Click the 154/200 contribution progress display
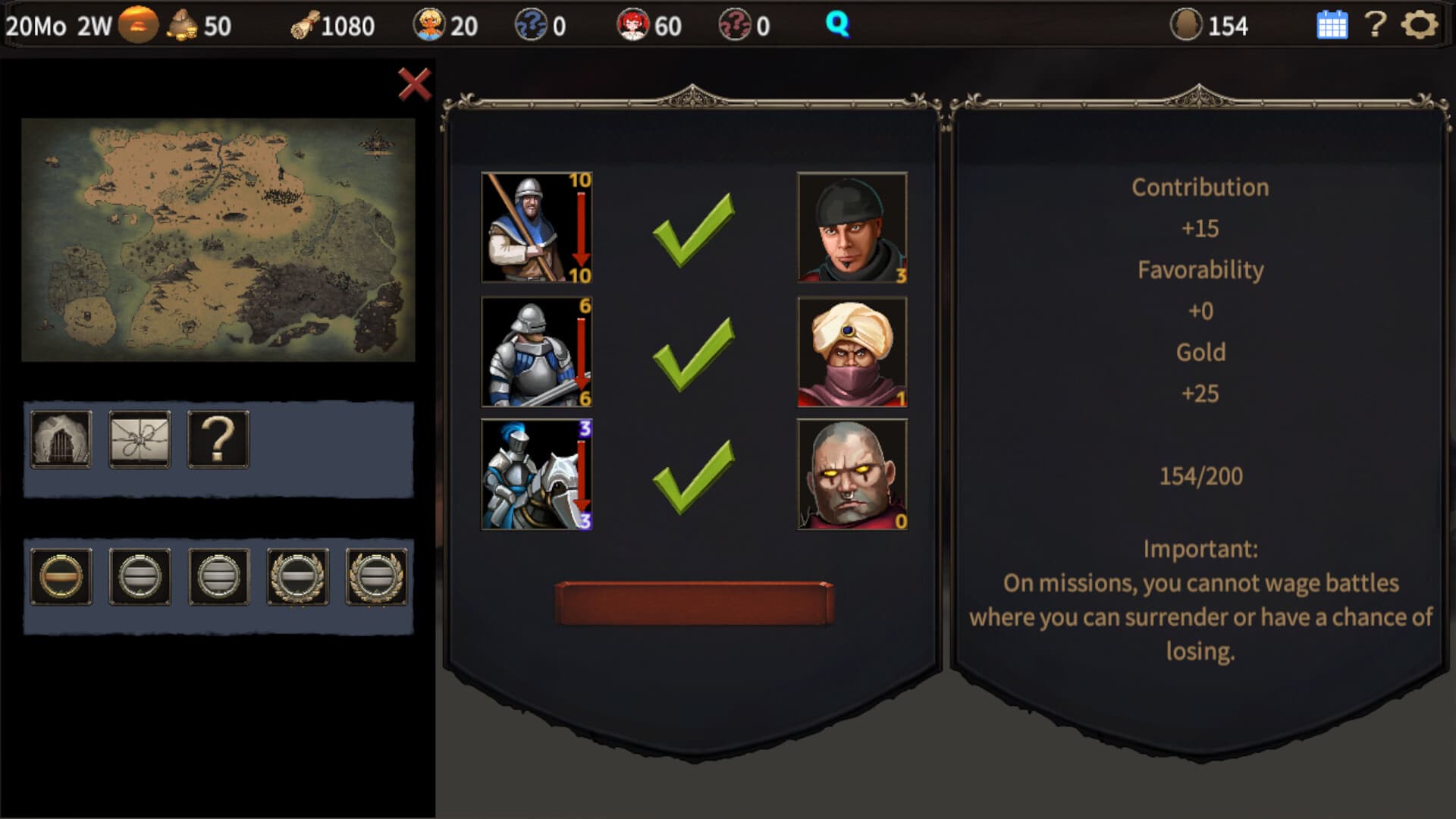Image resolution: width=1456 pixels, height=819 pixels. click(x=1200, y=475)
